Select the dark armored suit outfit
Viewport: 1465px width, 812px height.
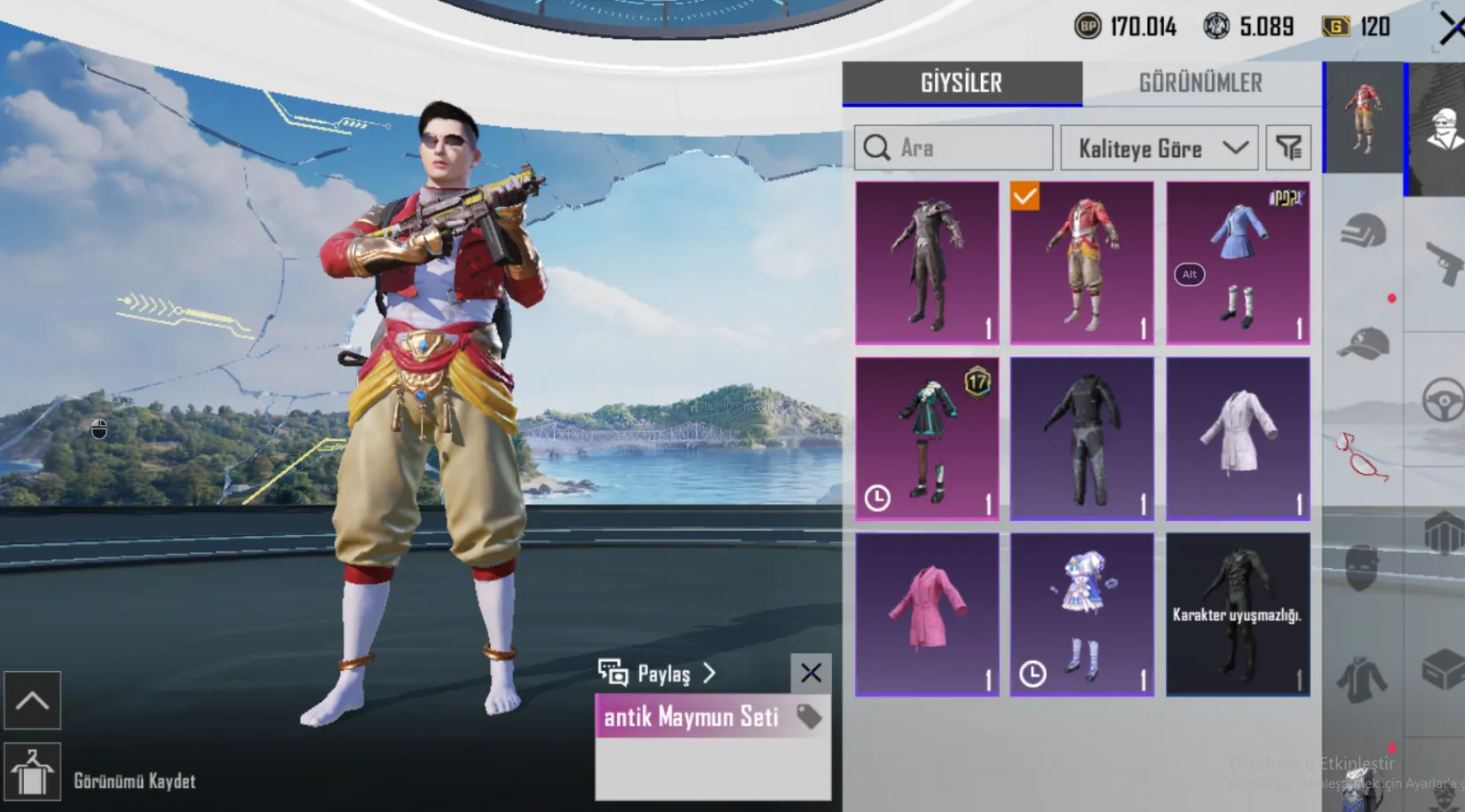[927, 263]
